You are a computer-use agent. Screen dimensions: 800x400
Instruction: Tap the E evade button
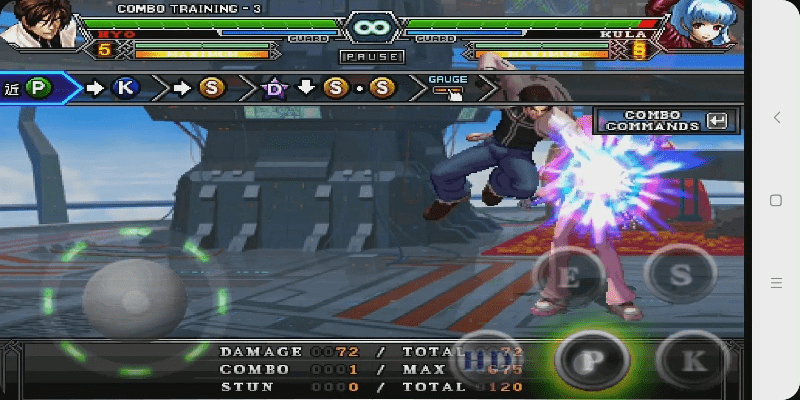567,277
